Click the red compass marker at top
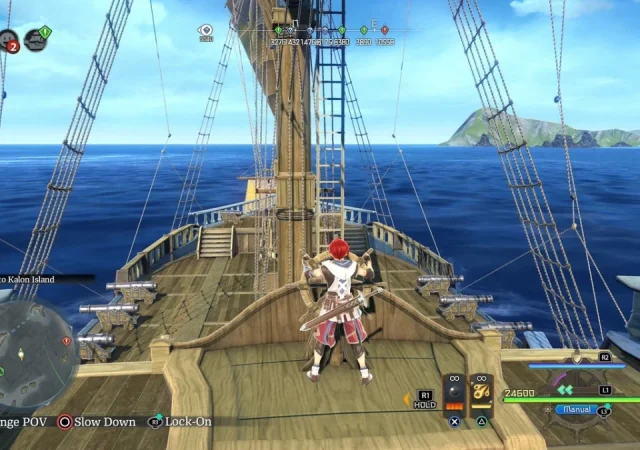 tap(385, 31)
